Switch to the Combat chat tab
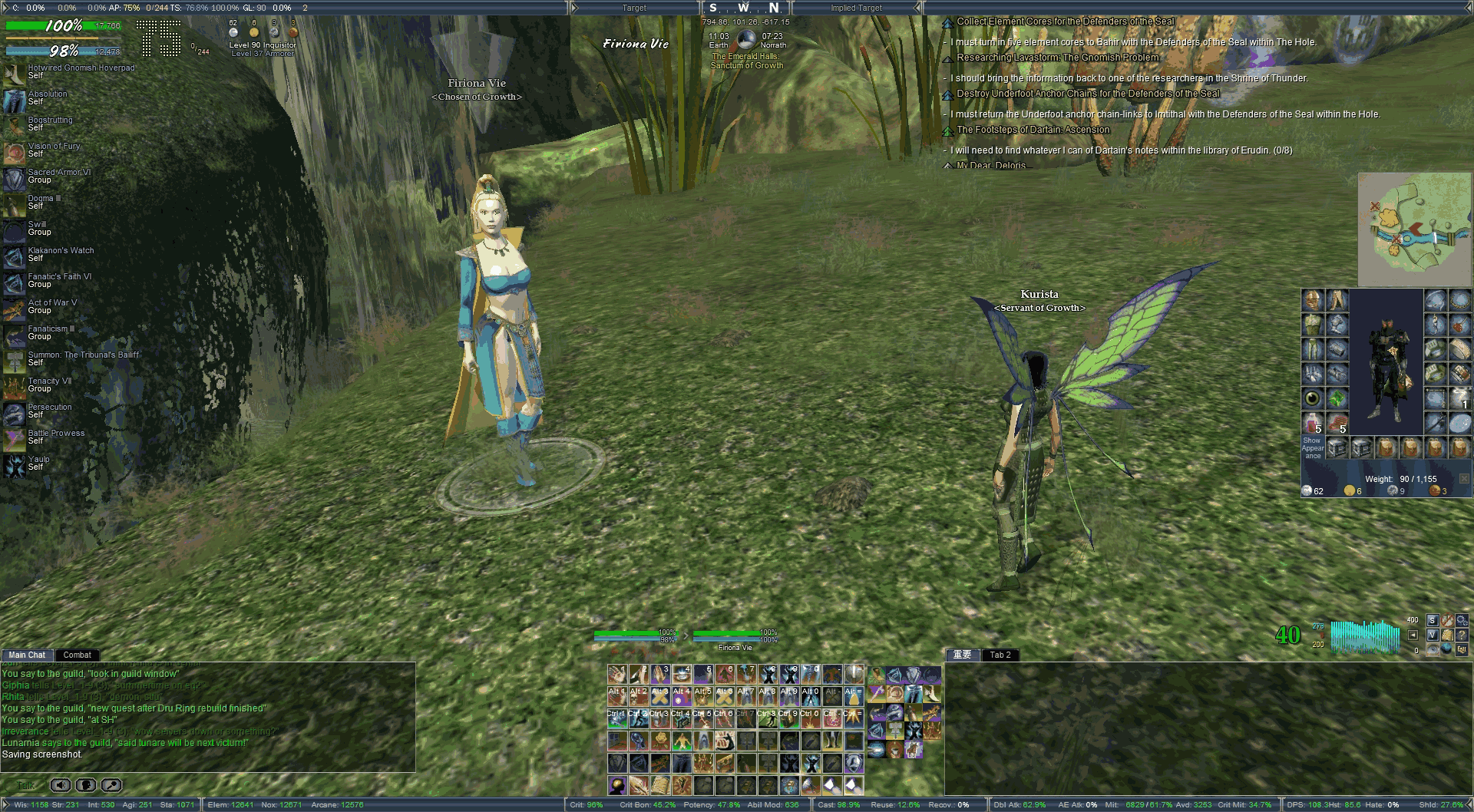This screenshot has width=1474, height=812. (77, 655)
